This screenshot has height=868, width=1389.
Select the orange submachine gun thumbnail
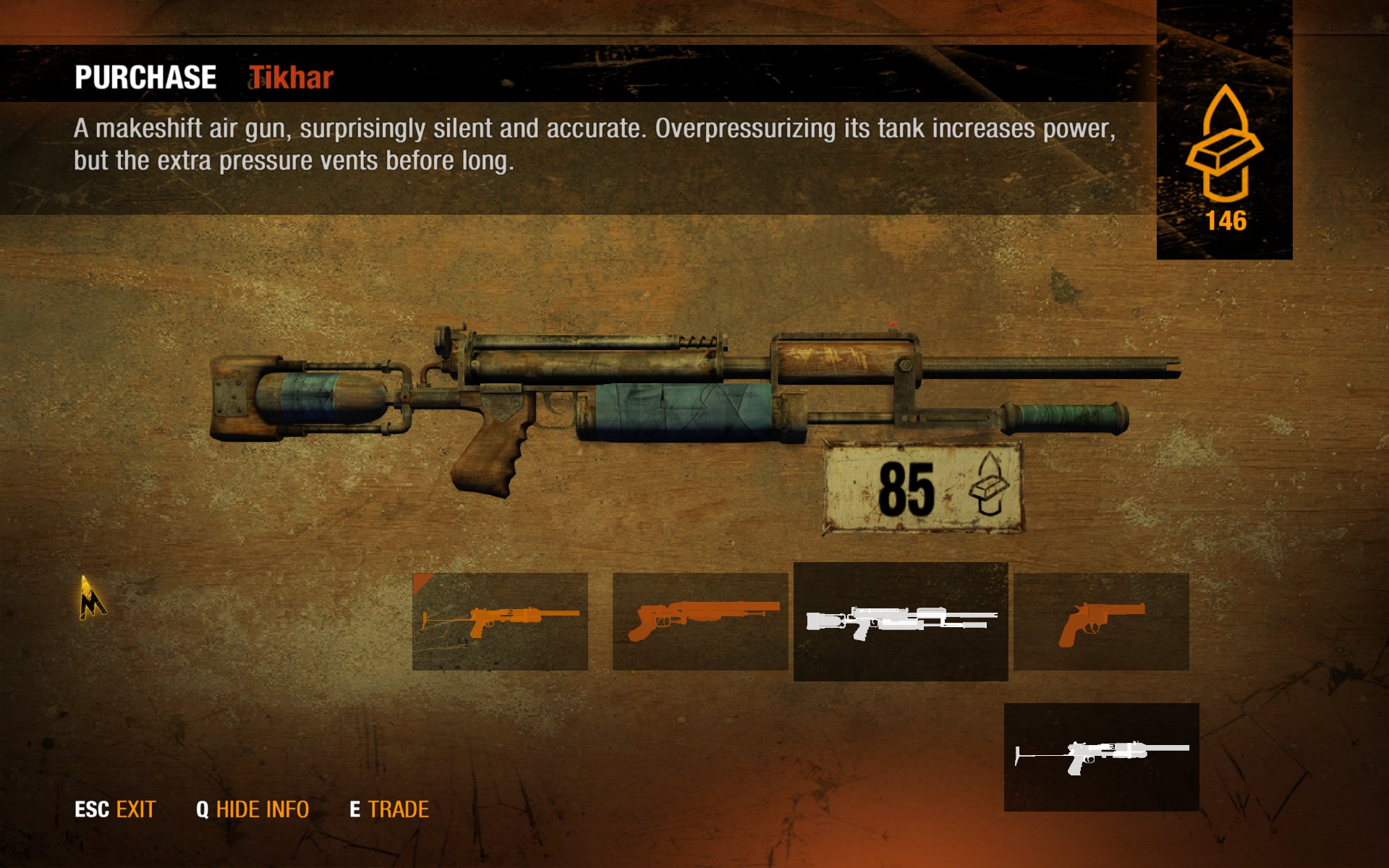tap(500, 621)
